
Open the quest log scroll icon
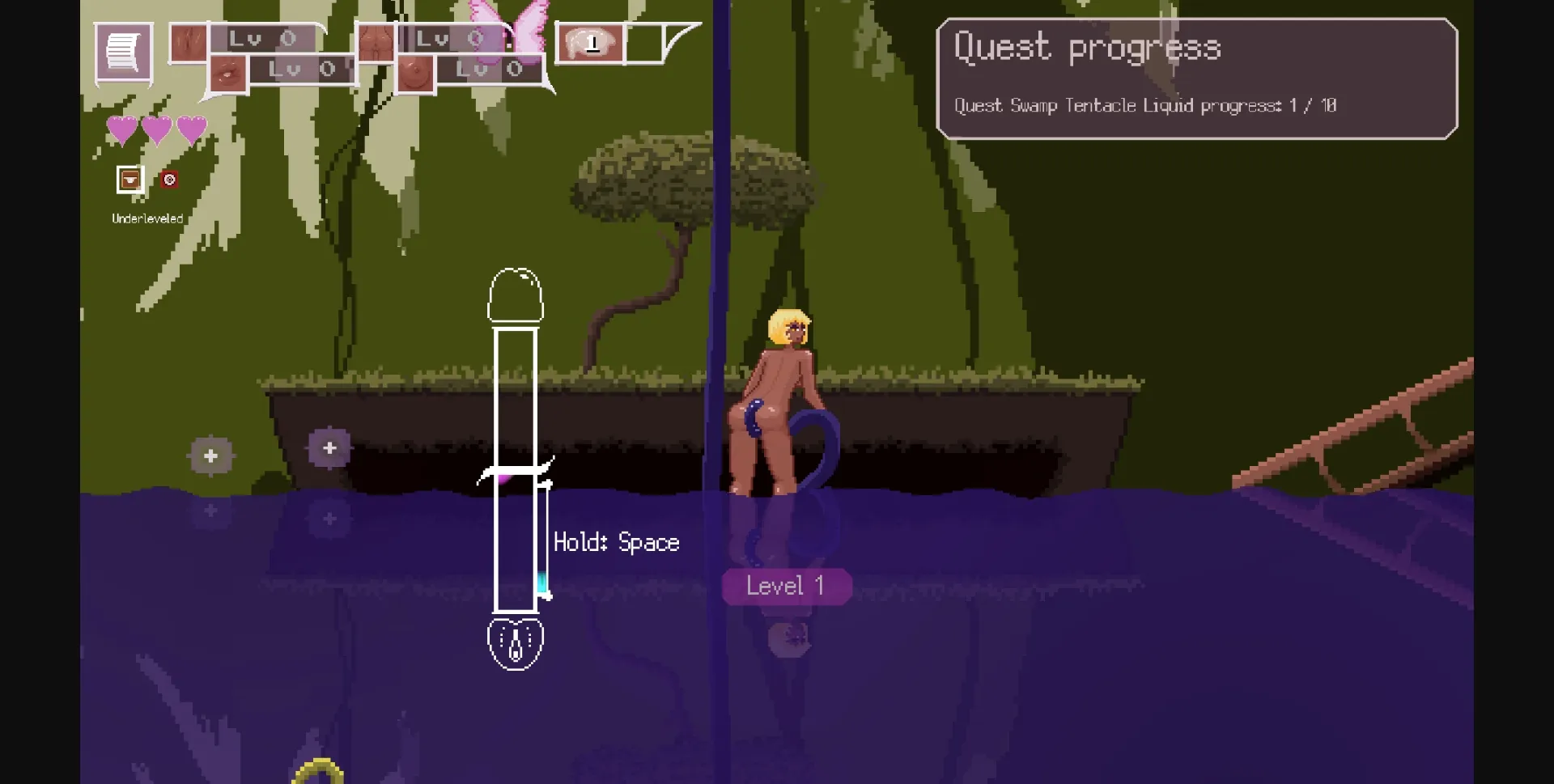pos(123,53)
